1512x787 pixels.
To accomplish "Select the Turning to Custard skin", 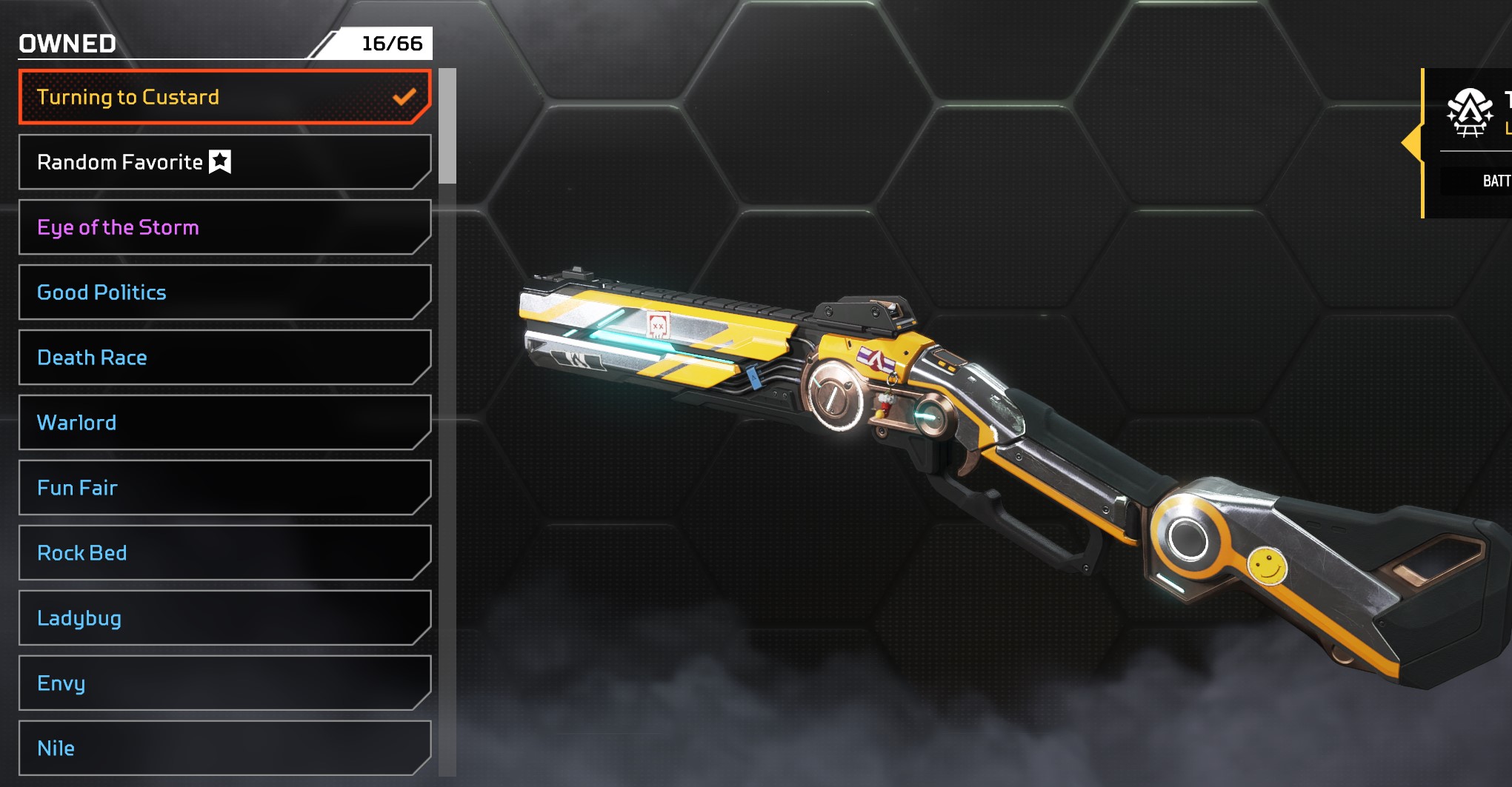I will (x=224, y=97).
